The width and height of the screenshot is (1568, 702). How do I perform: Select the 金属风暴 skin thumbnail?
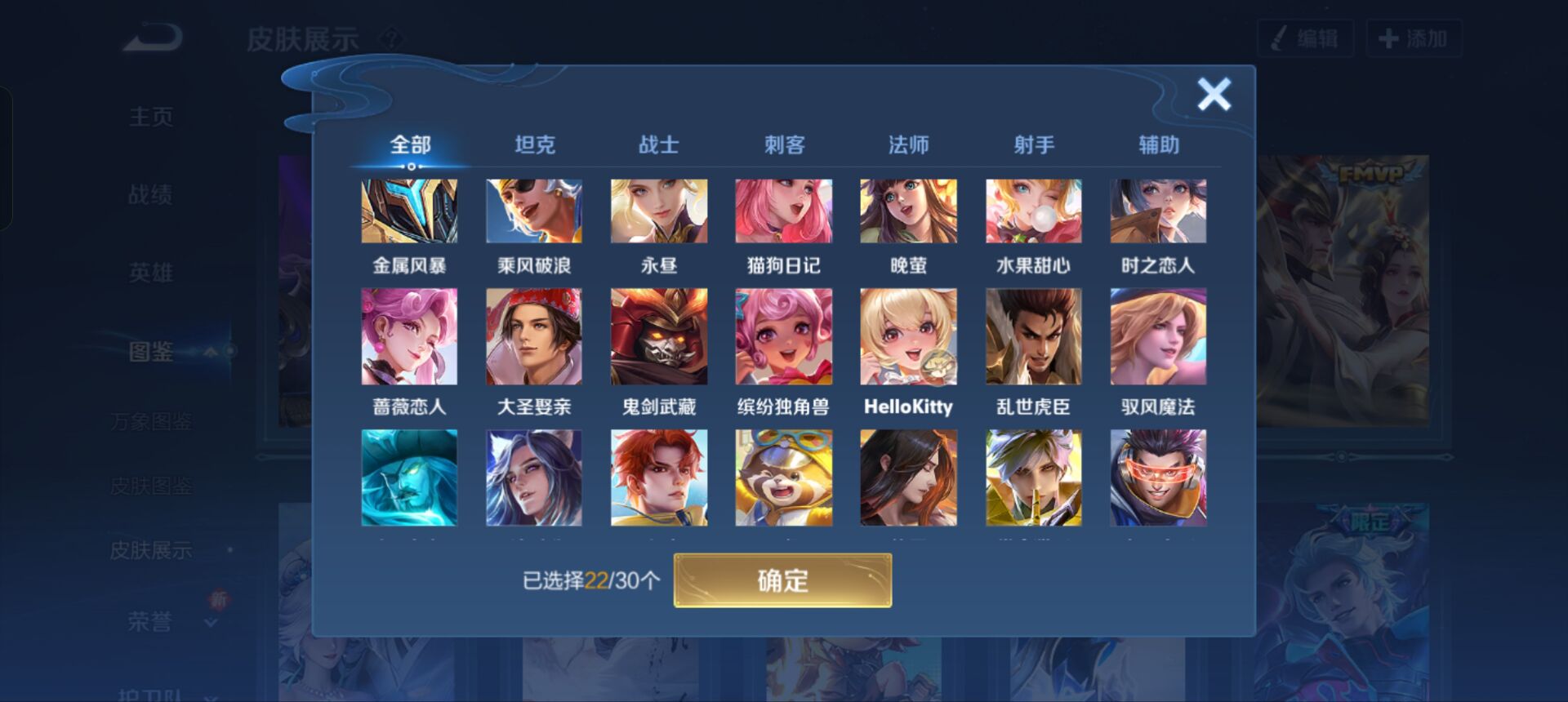click(x=409, y=210)
